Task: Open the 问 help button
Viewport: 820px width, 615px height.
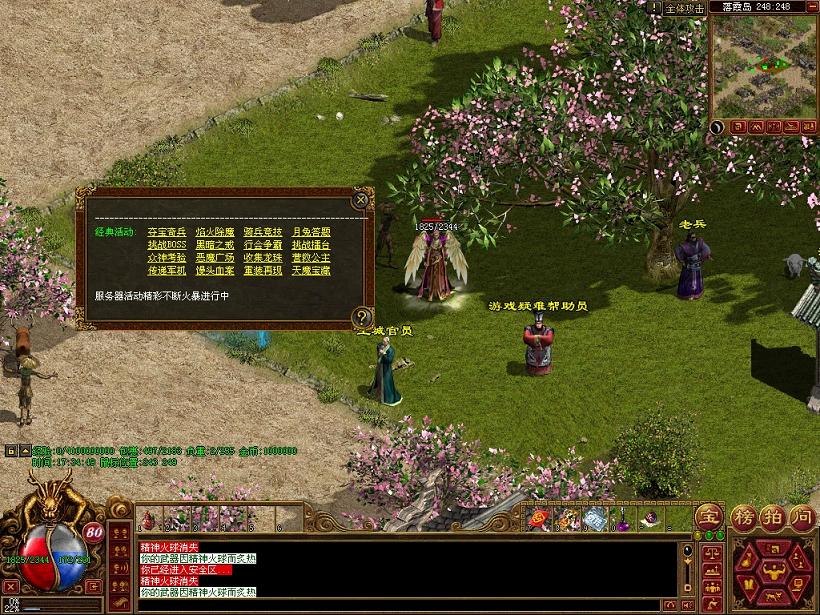Action: [x=801, y=518]
